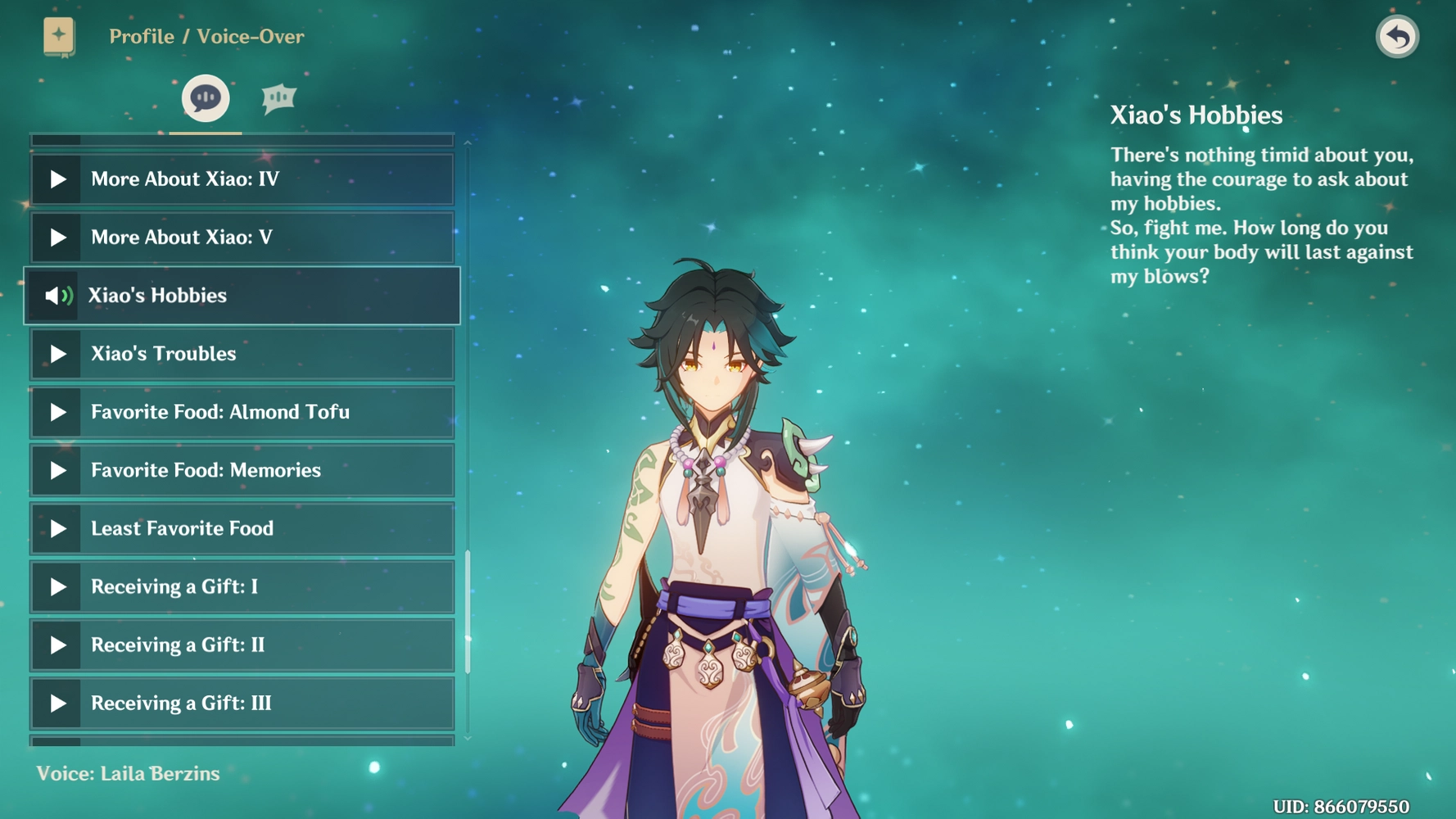Viewport: 1456px width, 819px height.
Task: Select the Xiao's Hobbies voice entry
Action: [242, 296]
